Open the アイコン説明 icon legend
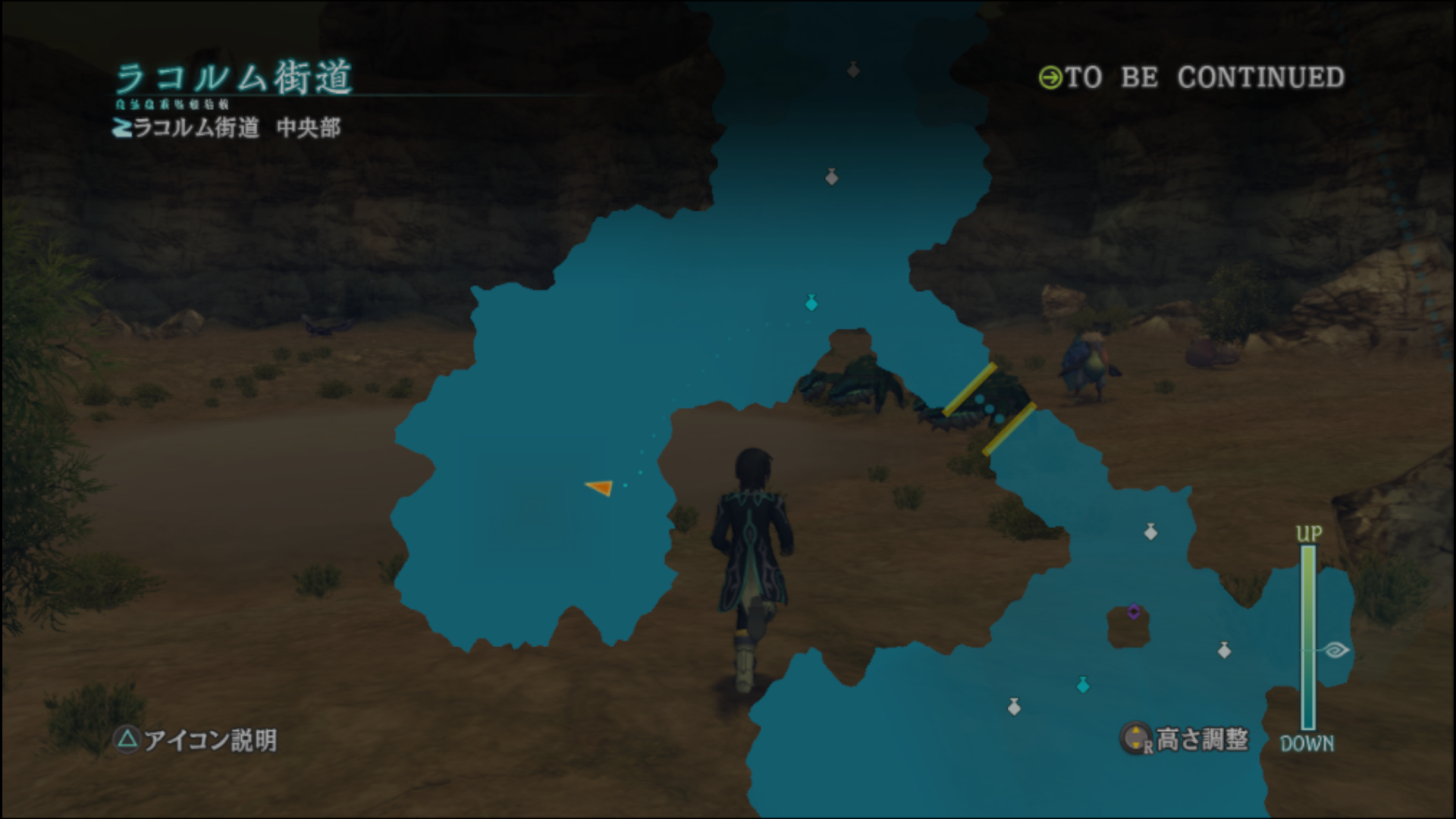Image resolution: width=1456 pixels, height=819 pixels. tap(196, 739)
